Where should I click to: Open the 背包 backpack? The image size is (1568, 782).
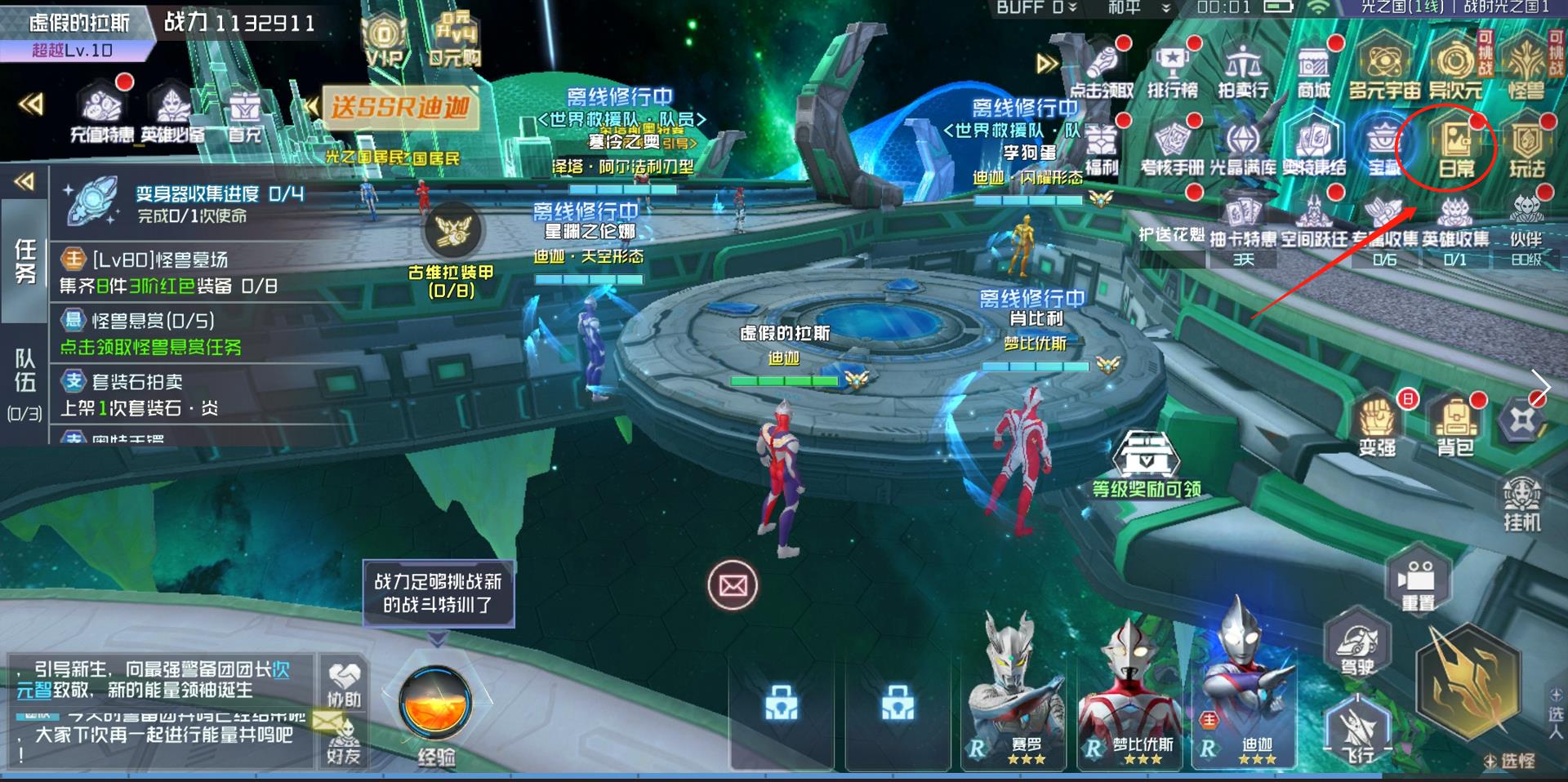click(x=1454, y=424)
